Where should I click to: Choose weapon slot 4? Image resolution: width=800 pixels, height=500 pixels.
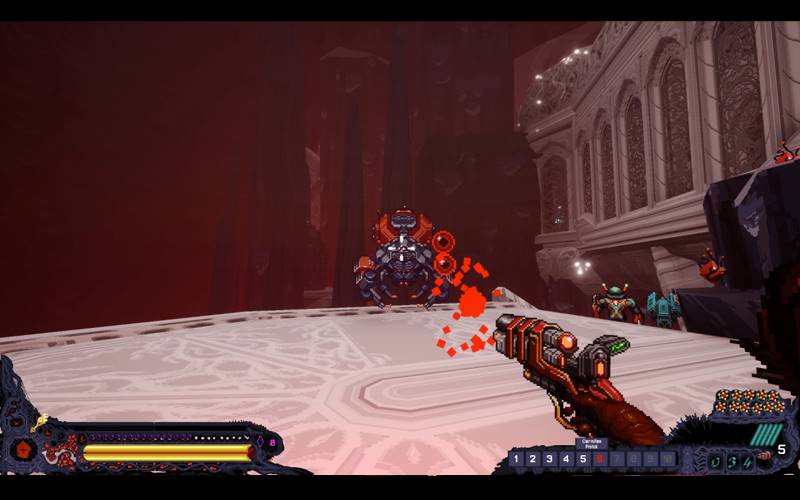[566, 459]
